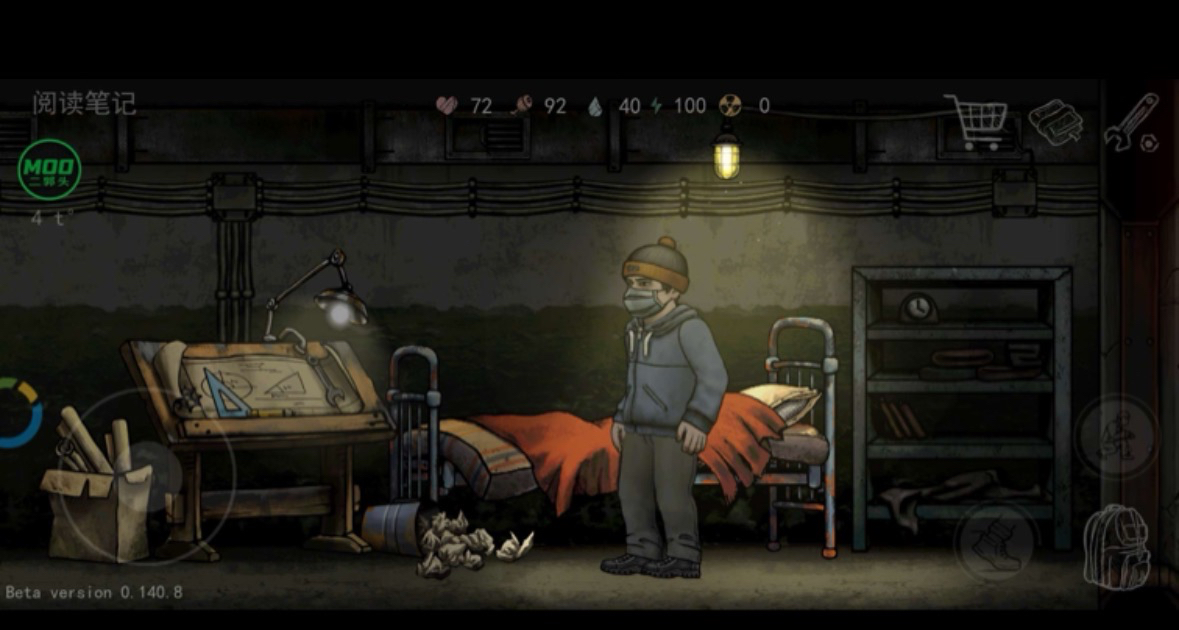Tap the crouching figure sneak button
This screenshot has height=630, width=1179.
(x=1117, y=436)
